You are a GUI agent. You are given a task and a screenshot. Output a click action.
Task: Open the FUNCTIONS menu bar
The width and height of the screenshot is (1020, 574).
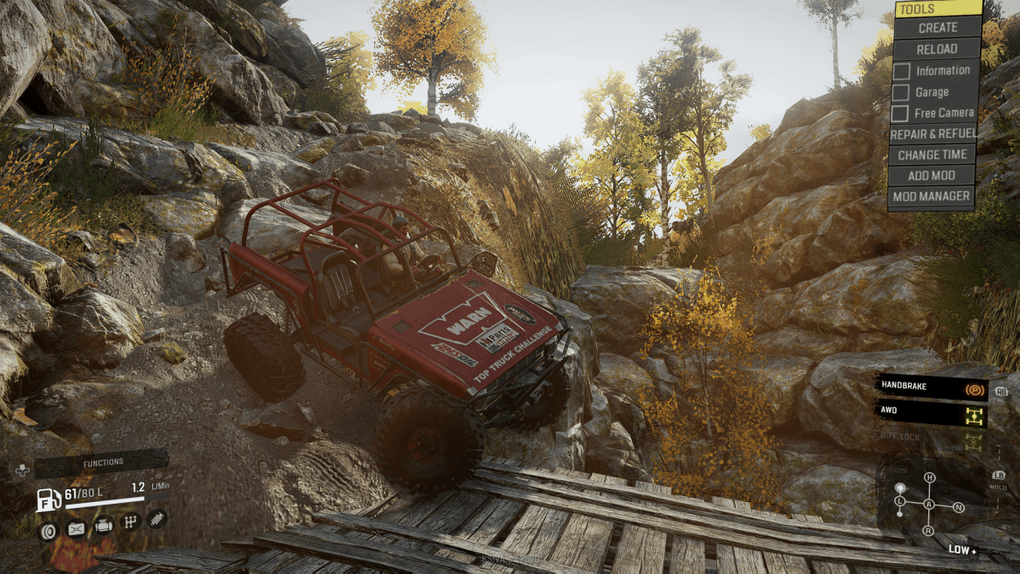[102, 462]
